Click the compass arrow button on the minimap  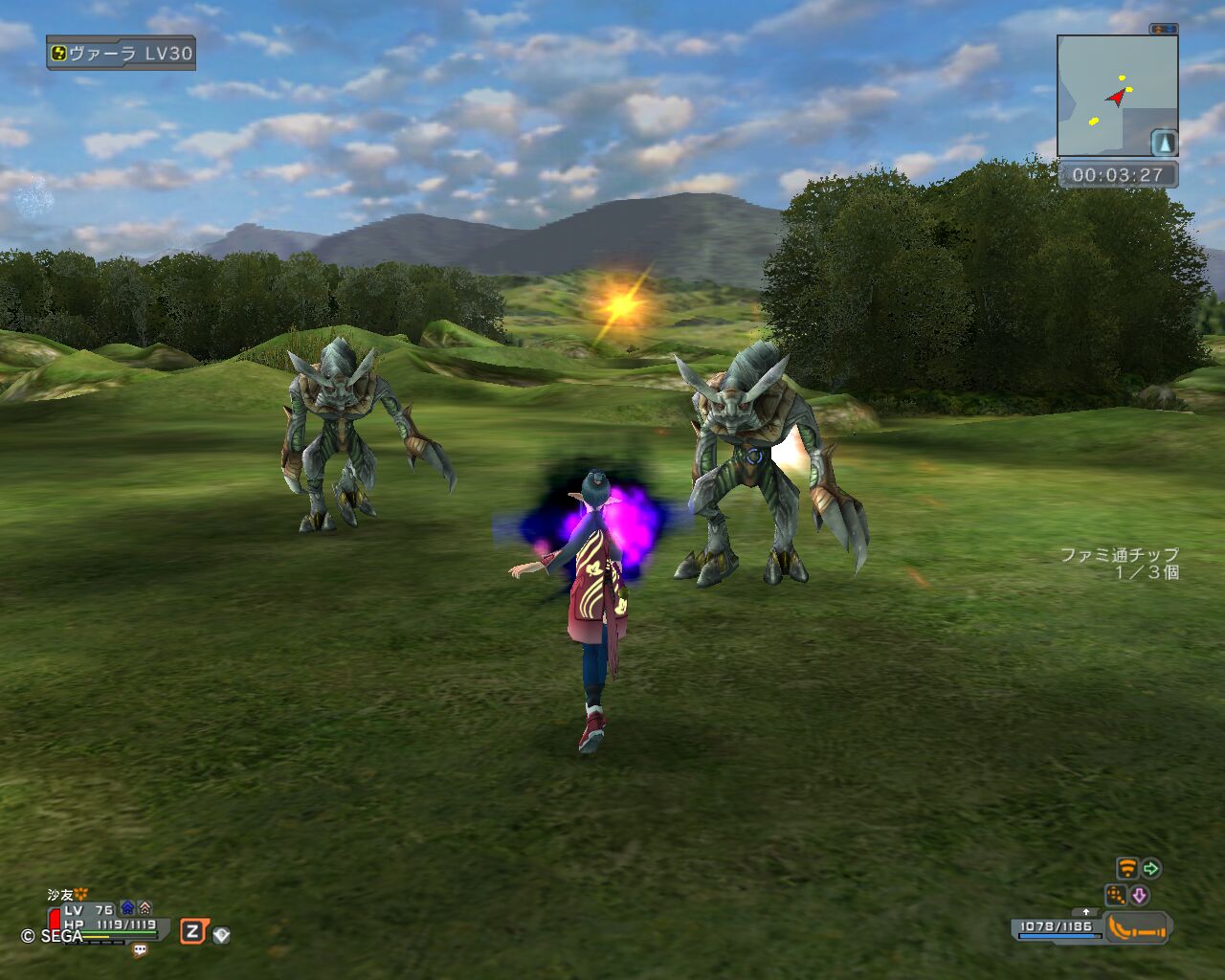click(x=1164, y=142)
